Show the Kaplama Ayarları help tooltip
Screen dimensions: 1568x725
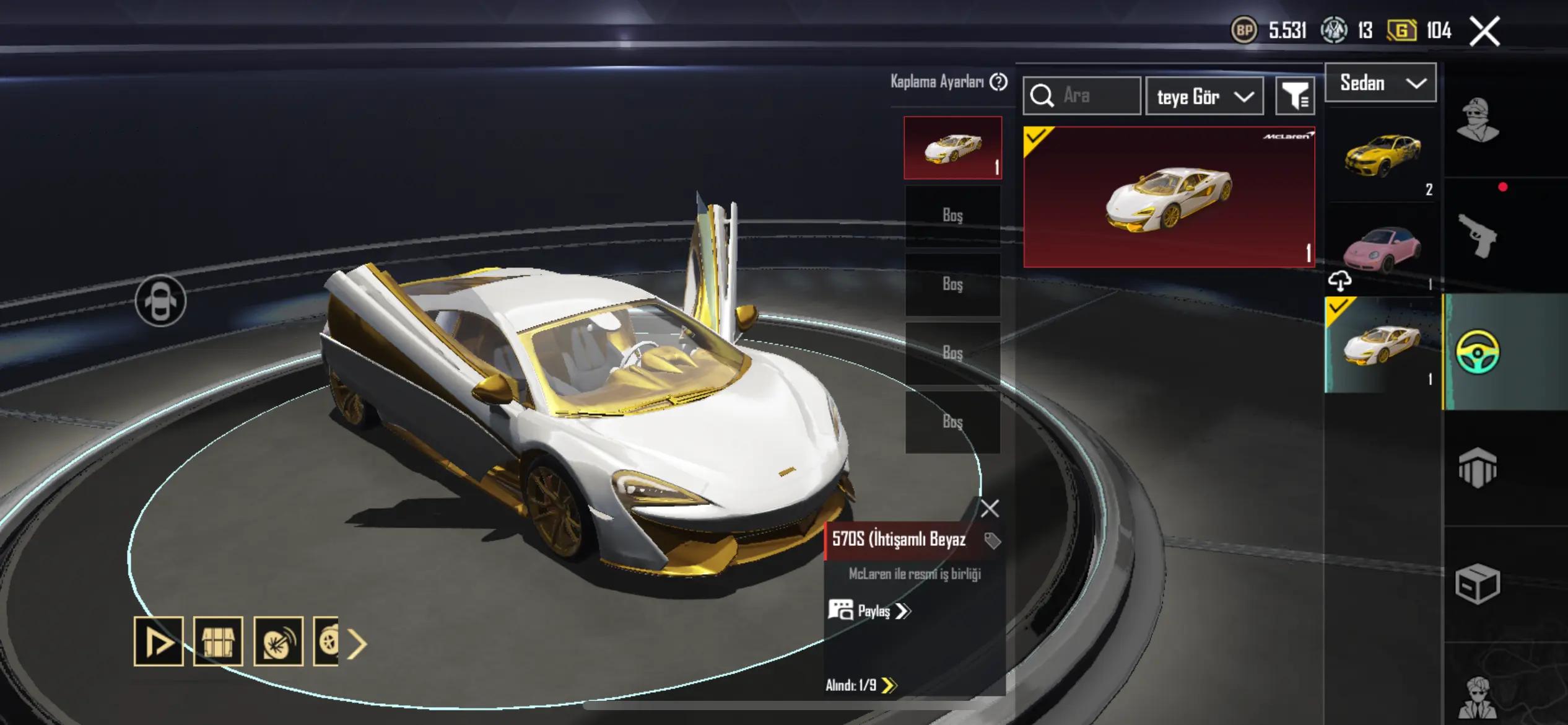[x=998, y=82]
